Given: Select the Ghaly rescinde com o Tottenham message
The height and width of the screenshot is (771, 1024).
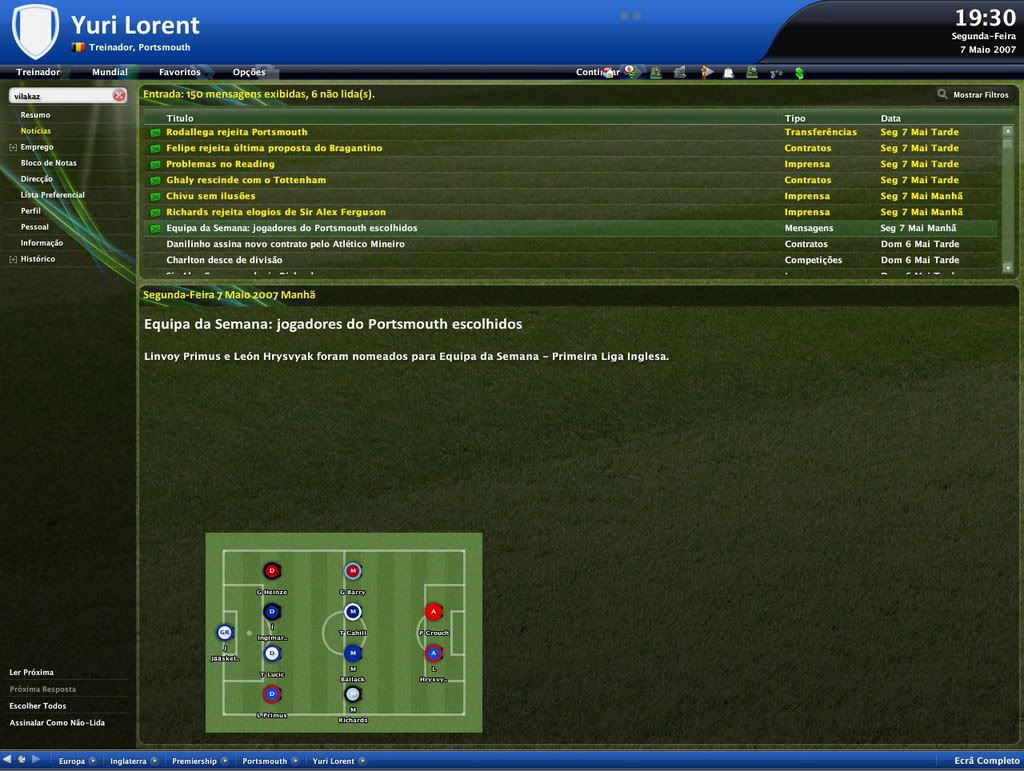Looking at the screenshot, I should point(246,180).
